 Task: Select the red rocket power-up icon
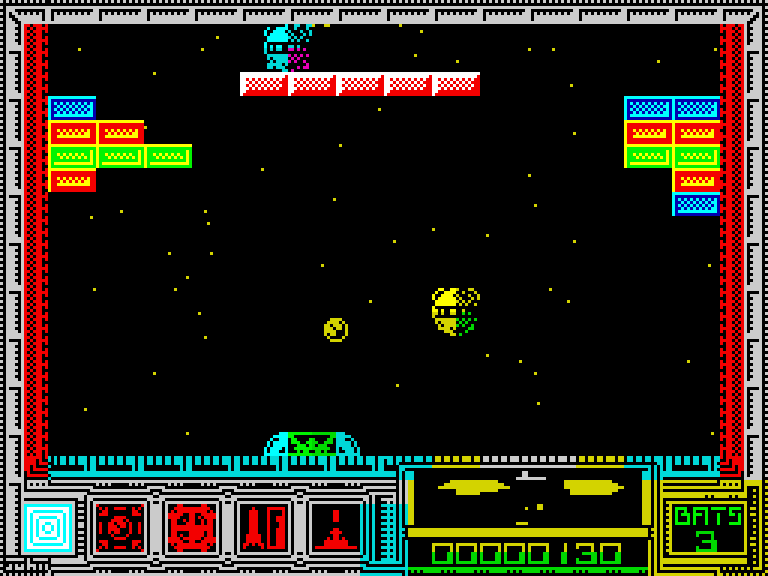coord(263,527)
